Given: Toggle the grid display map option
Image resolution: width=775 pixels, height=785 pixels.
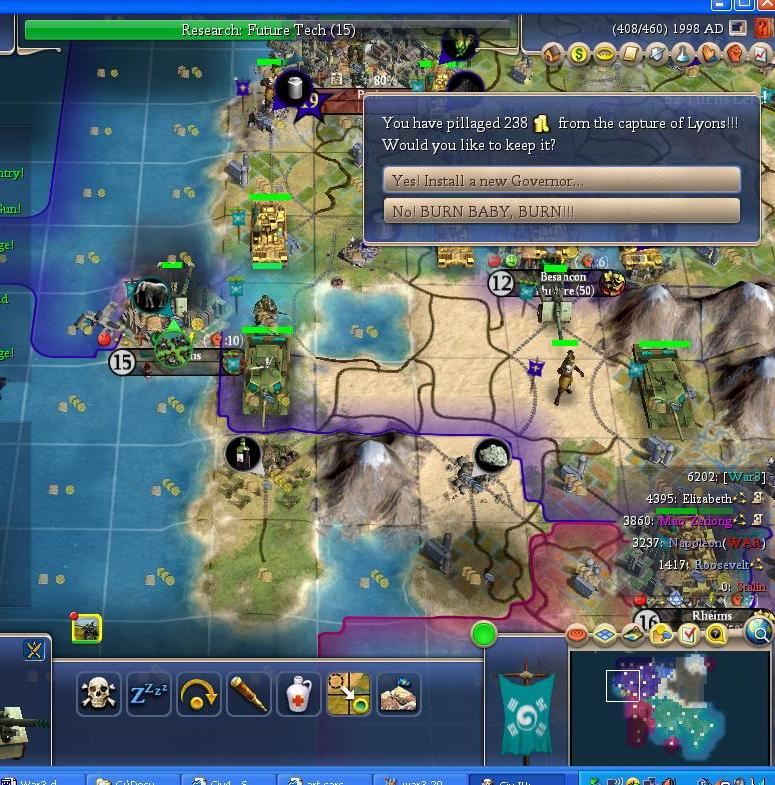Looking at the screenshot, I should click(x=605, y=634).
